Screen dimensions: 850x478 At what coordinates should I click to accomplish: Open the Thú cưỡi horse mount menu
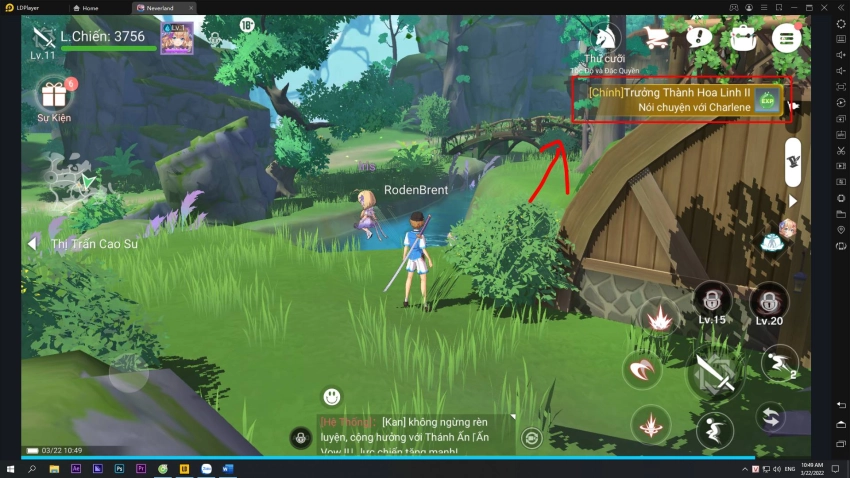[605, 40]
